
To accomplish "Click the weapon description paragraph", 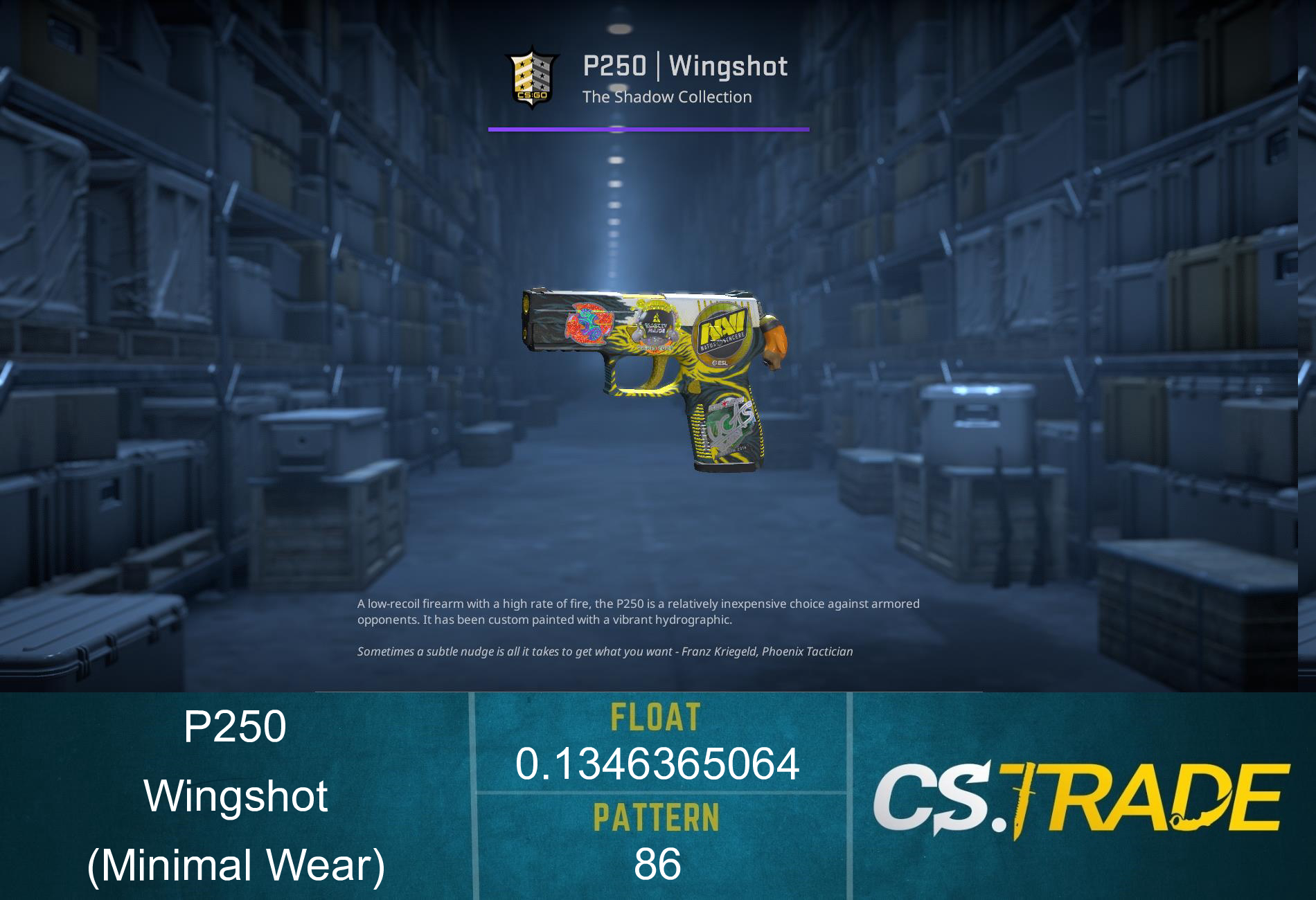I will [x=637, y=613].
